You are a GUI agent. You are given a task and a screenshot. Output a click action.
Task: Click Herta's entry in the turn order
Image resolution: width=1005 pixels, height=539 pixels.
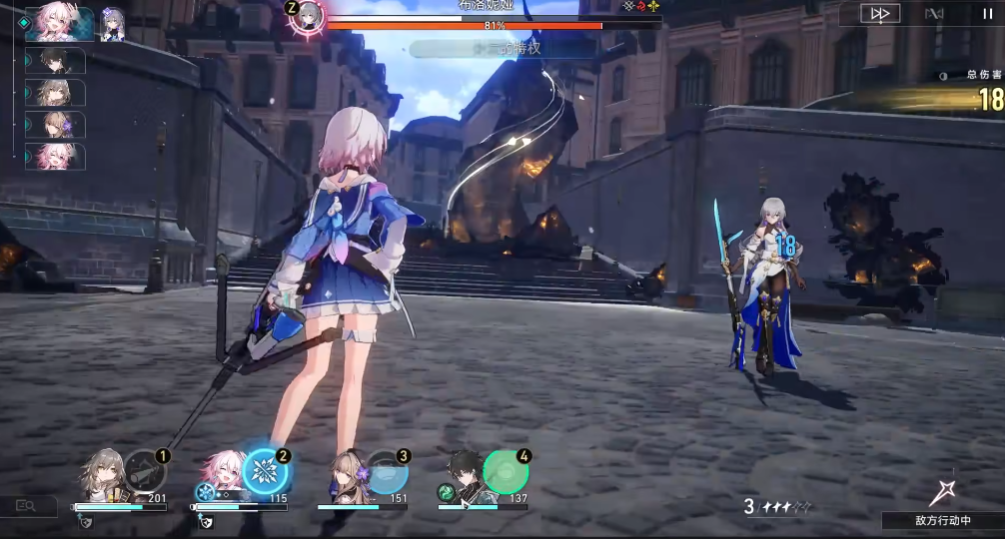[x=60, y=125]
